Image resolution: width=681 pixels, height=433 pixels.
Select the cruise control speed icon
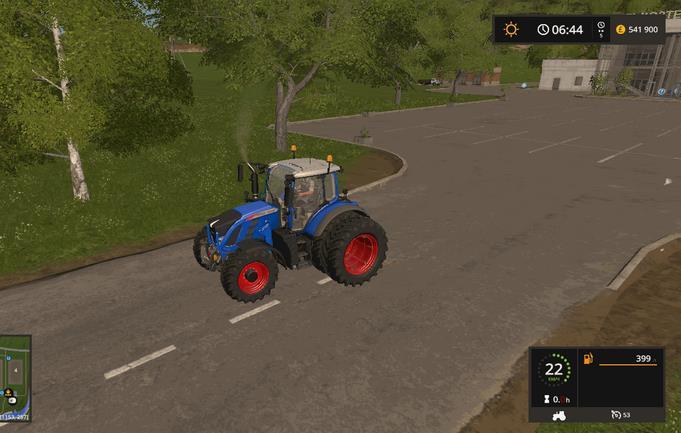(613, 414)
